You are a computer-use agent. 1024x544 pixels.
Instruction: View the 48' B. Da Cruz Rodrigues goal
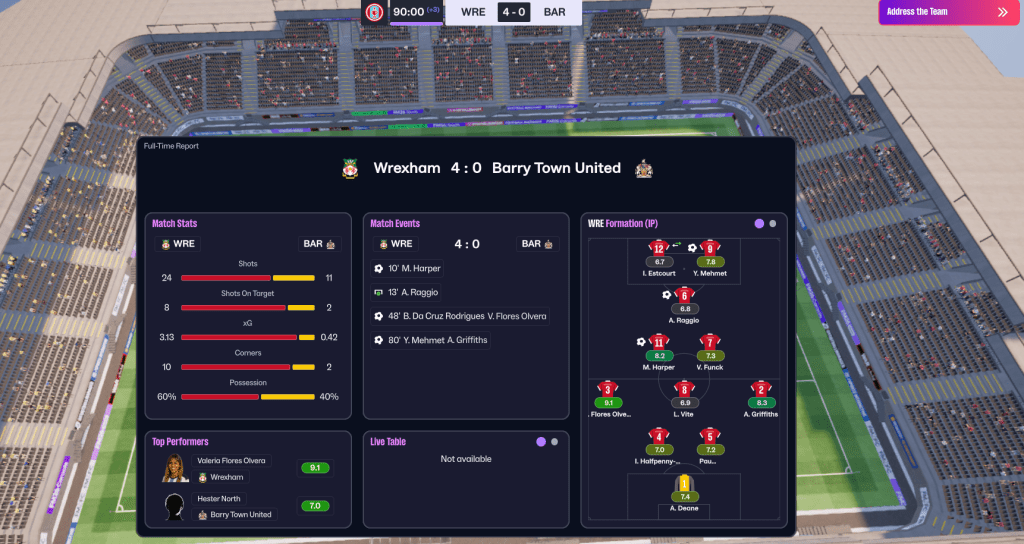pyautogui.click(x=460, y=316)
